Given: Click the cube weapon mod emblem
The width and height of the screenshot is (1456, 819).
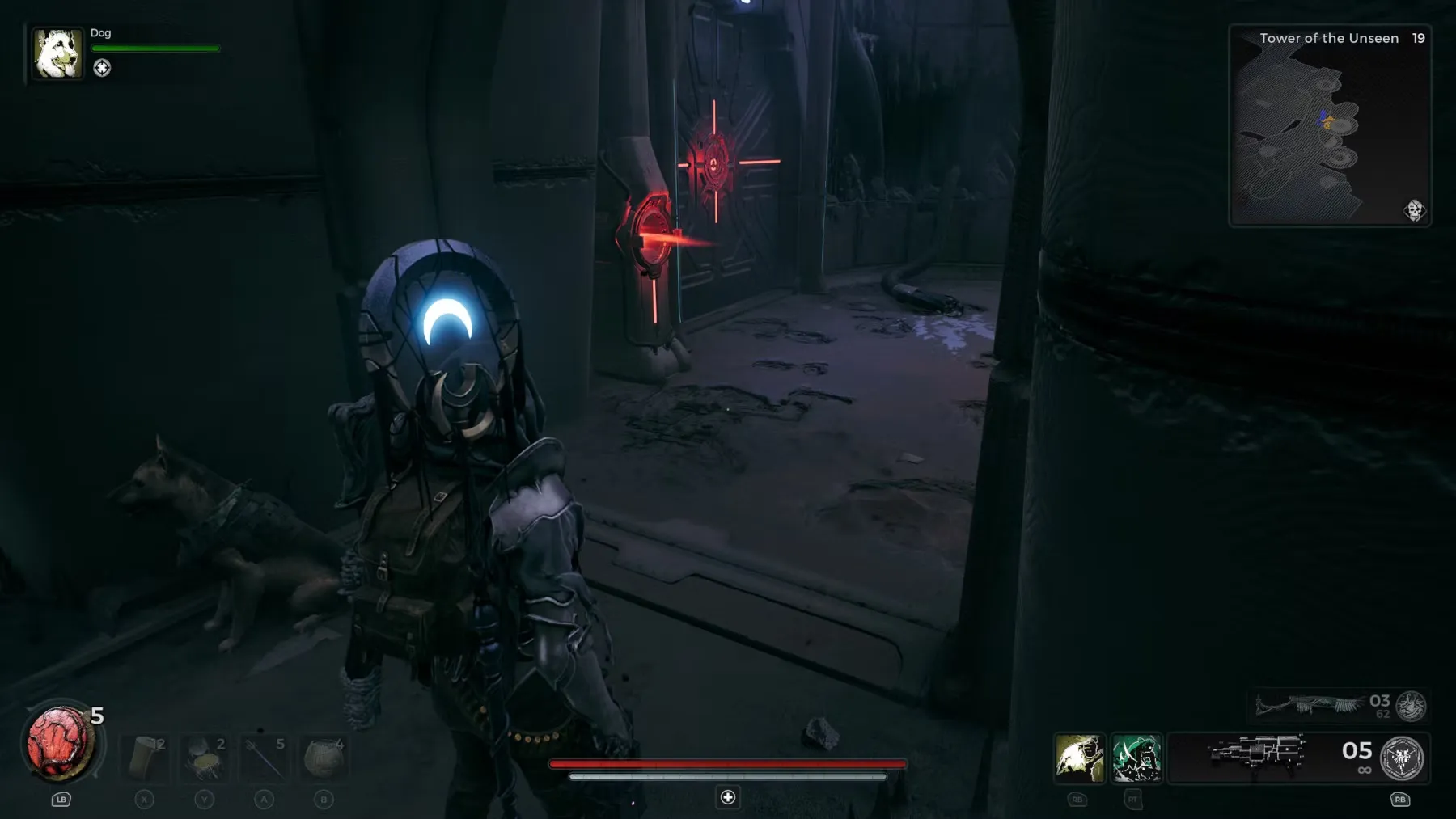Looking at the screenshot, I should click(1402, 758).
